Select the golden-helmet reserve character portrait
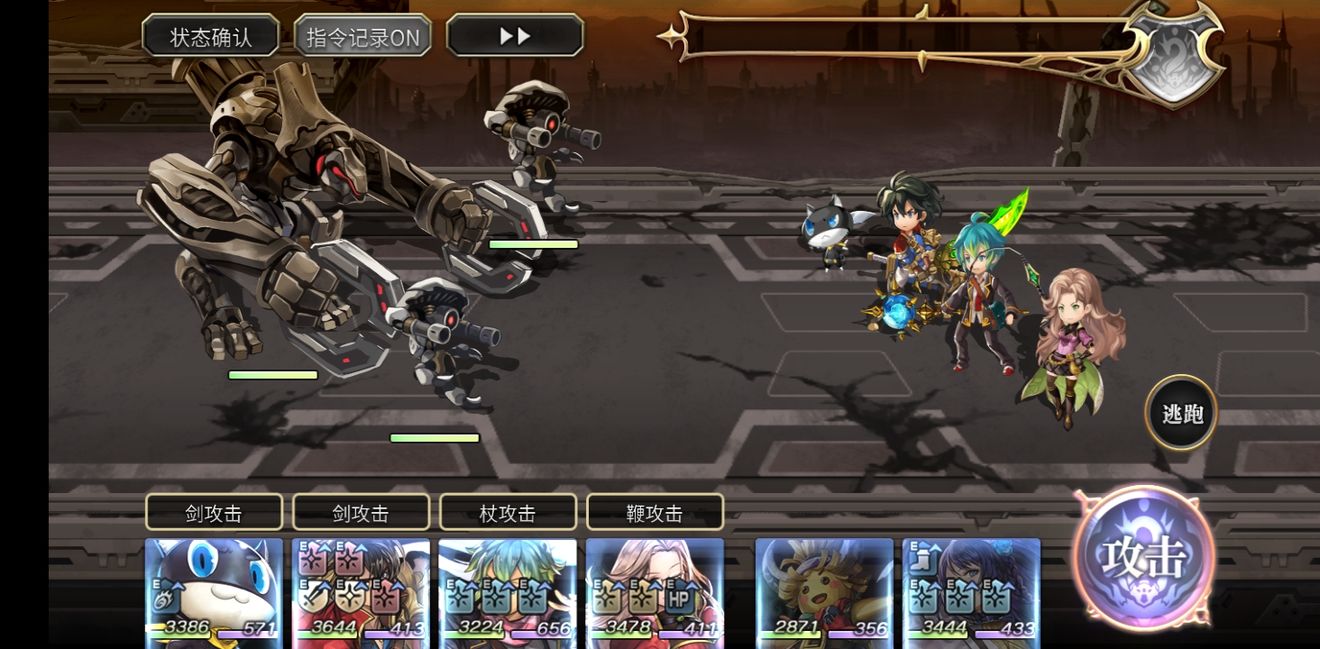This screenshot has height=649, width=1320. point(824,592)
